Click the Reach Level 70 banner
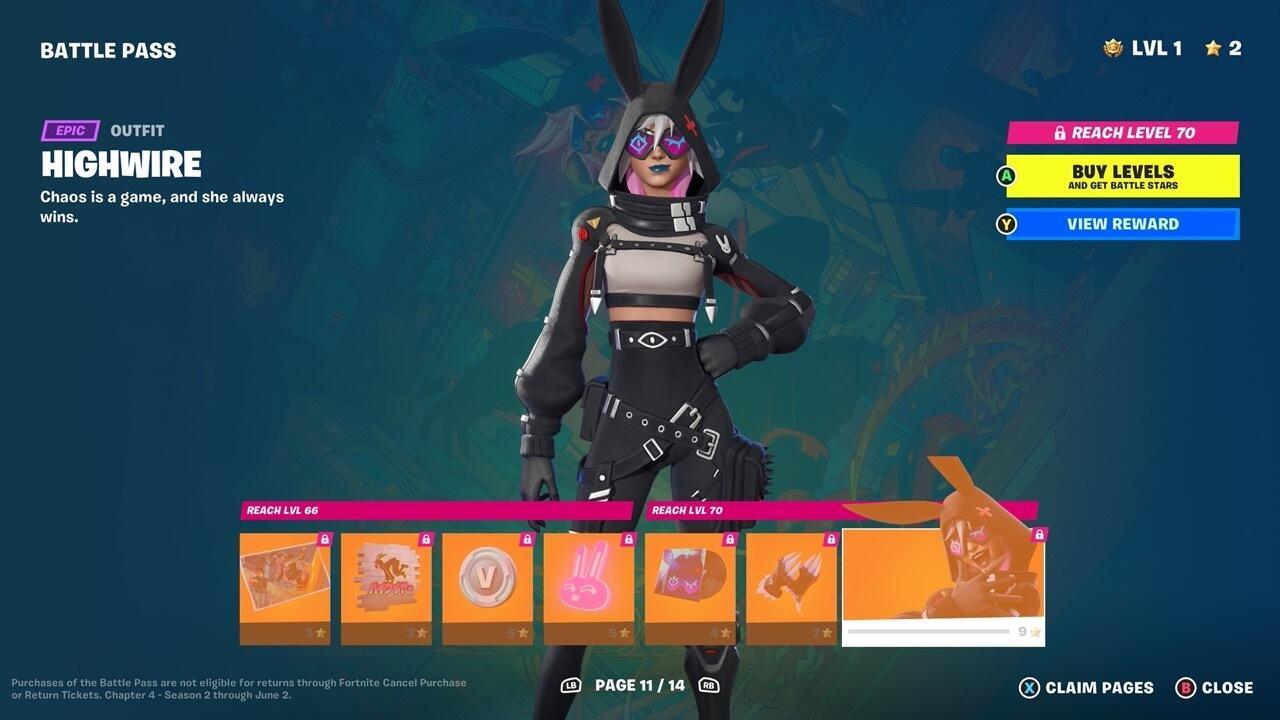Image resolution: width=1280 pixels, height=720 pixels. pyautogui.click(x=1120, y=132)
